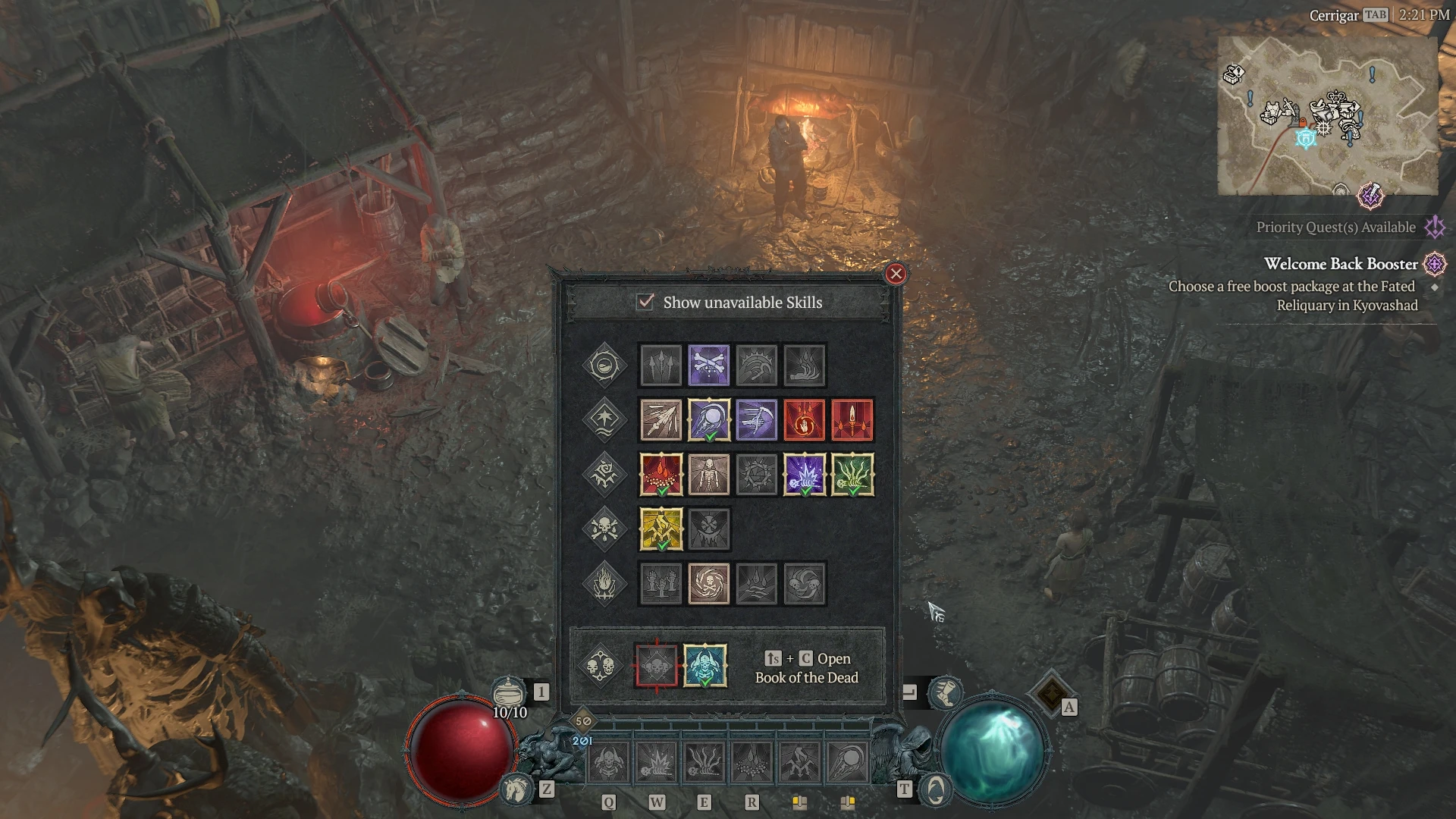This screenshot has height=819, width=1456.
Task: Select the green Corpse Tendrils skill
Action: (852, 475)
